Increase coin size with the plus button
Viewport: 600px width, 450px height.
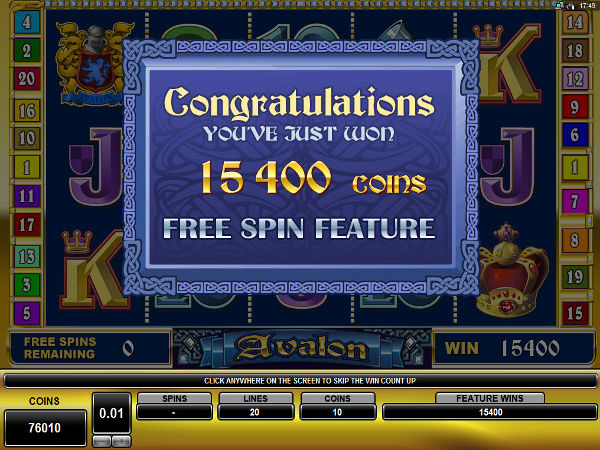pyautogui.click(x=120, y=441)
